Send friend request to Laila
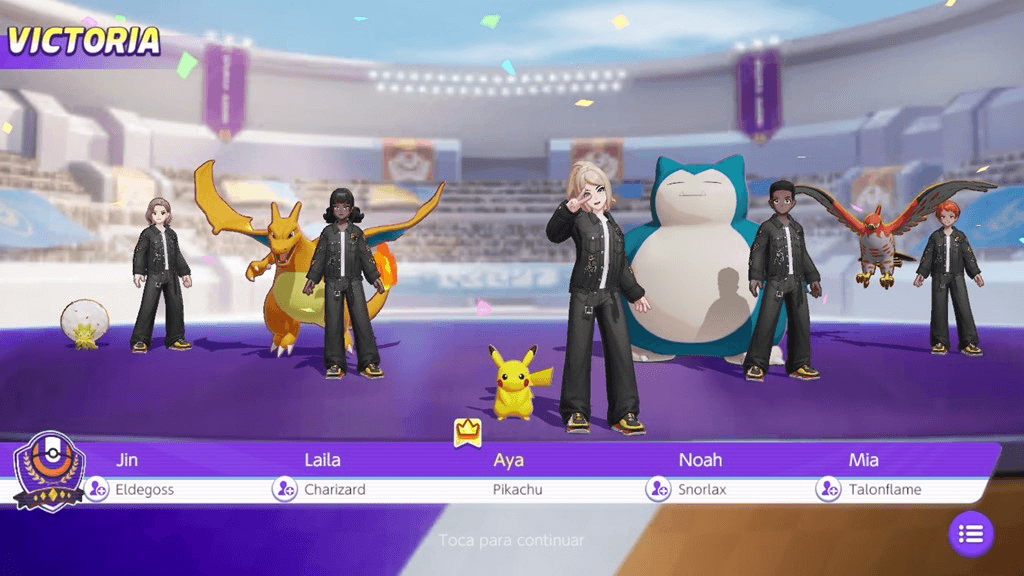The height and width of the screenshot is (576, 1024). pyautogui.click(x=284, y=489)
